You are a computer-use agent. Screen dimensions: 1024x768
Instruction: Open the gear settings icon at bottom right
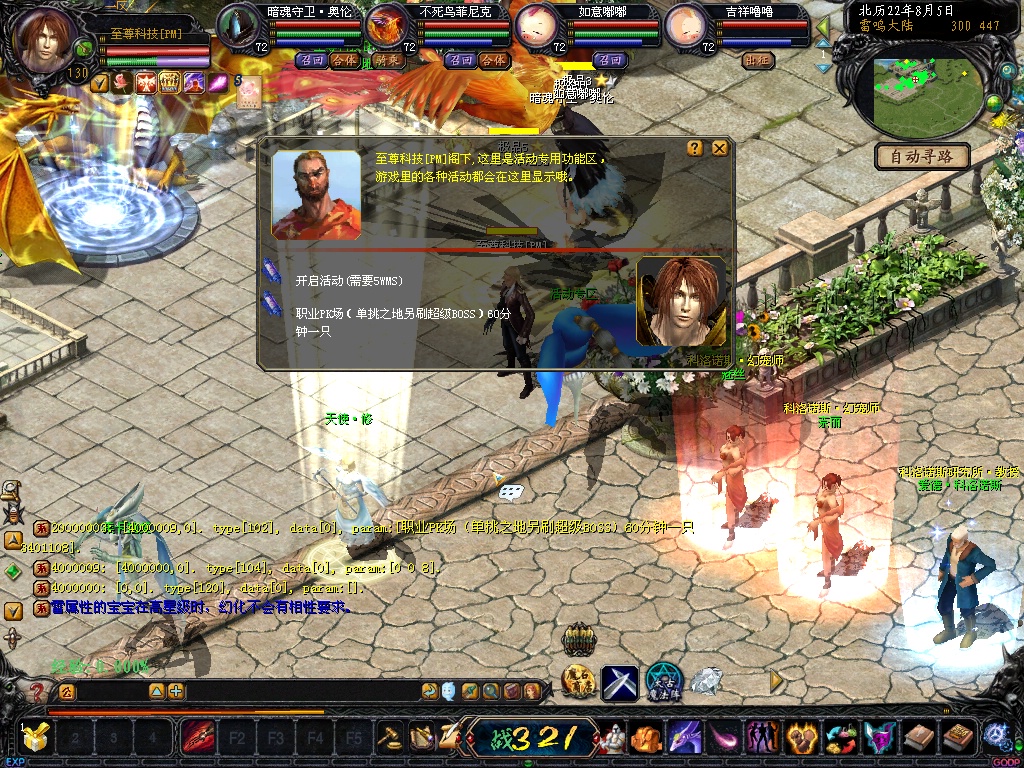point(994,736)
